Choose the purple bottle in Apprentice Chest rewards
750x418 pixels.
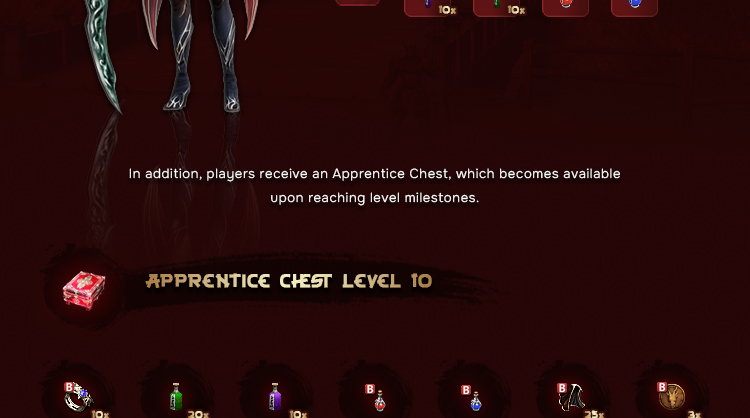coord(275,398)
